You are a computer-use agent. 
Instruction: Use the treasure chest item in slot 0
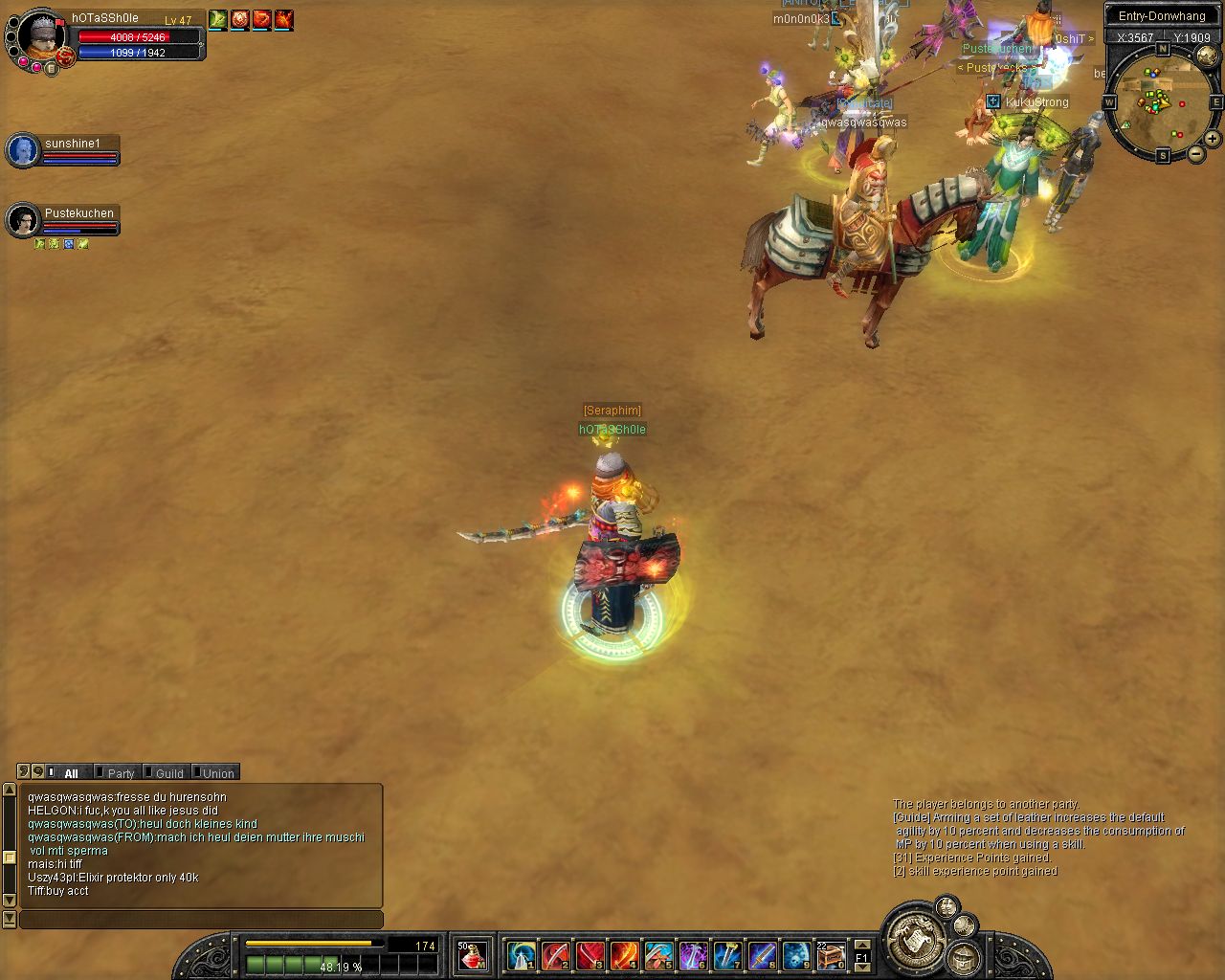(830, 955)
